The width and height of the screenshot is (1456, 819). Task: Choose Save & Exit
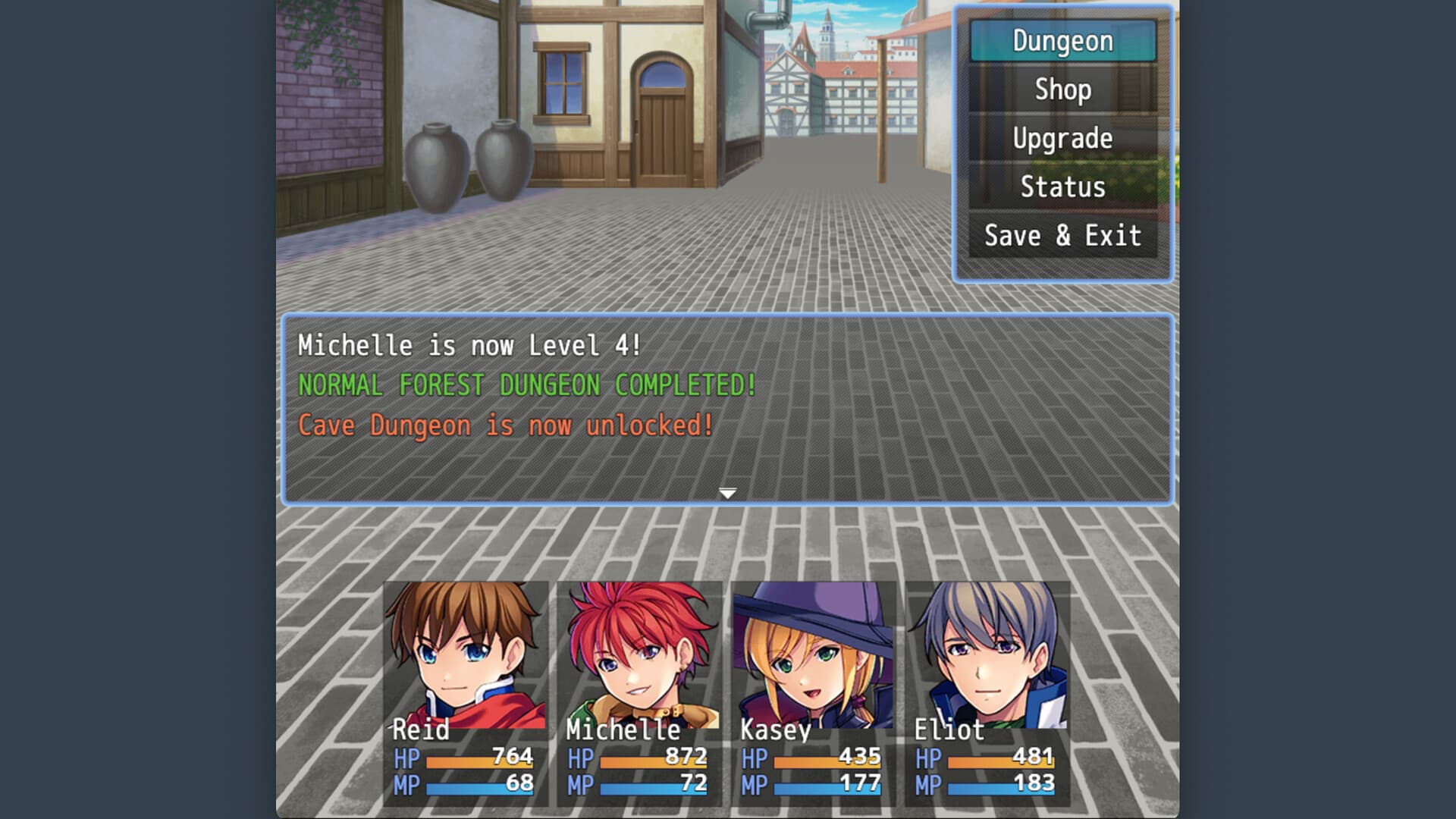click(x=1062, y=236)
